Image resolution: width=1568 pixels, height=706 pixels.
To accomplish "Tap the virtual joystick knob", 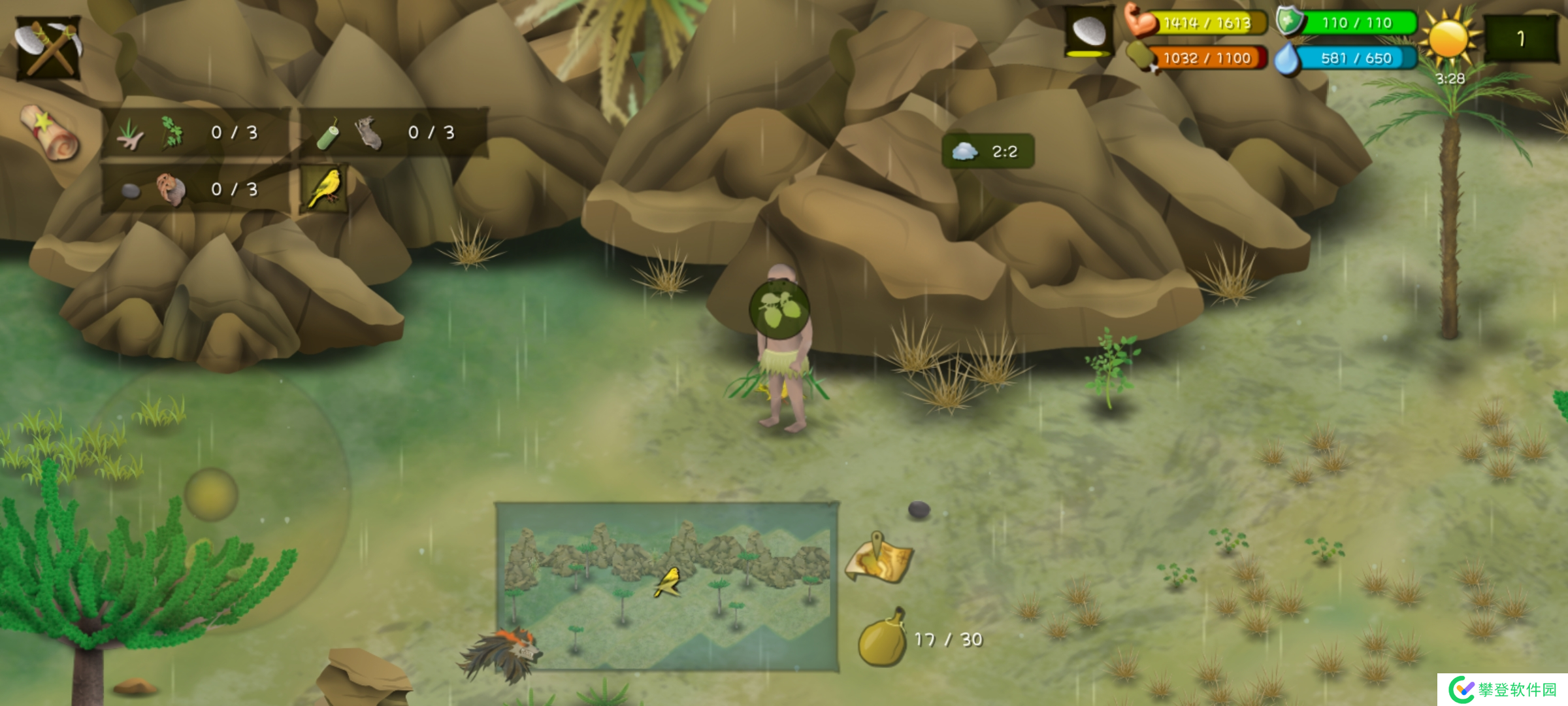I will 211,494.
